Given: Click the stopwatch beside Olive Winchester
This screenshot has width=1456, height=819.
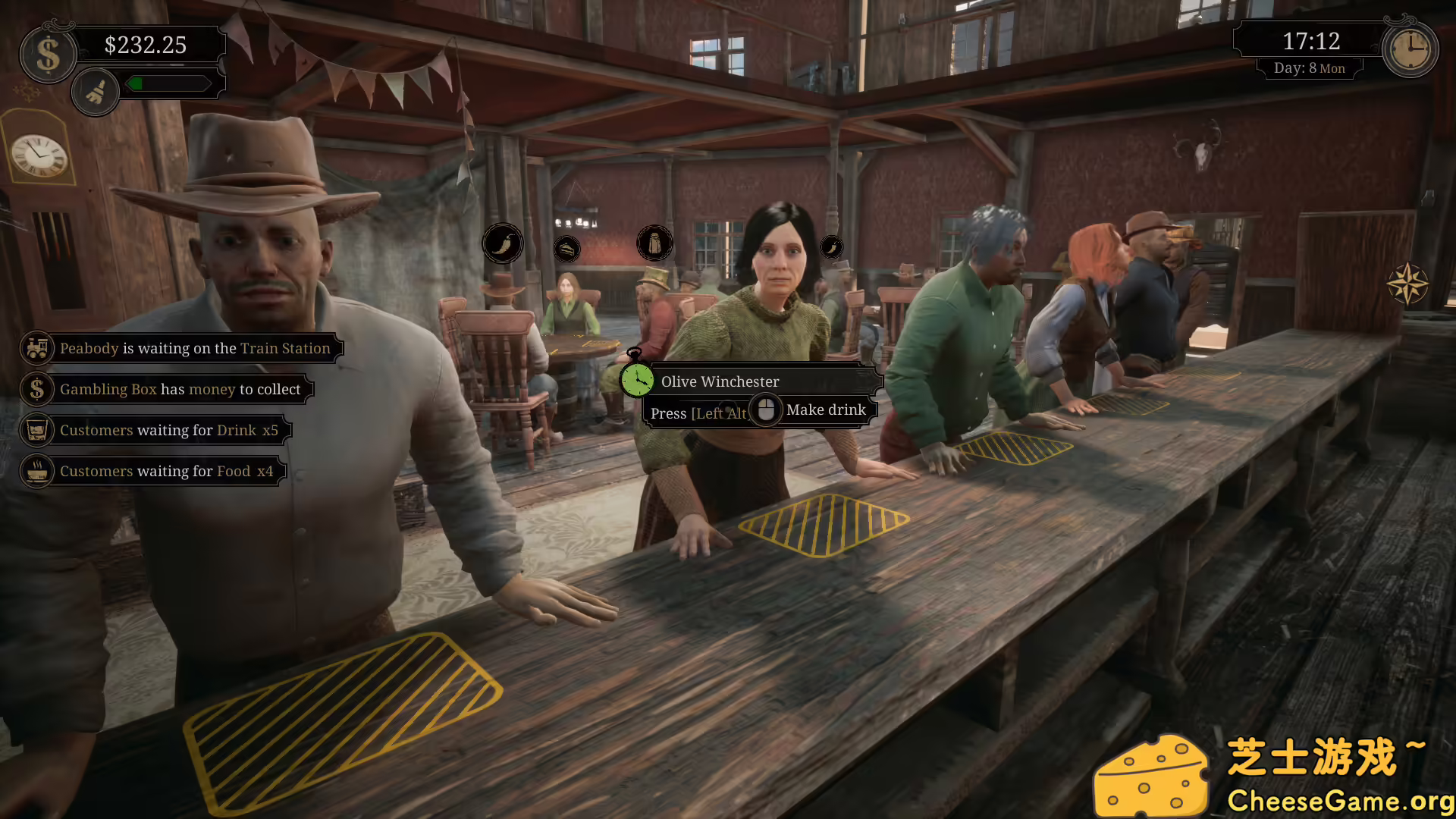Looking at the screenshot, I should click(637, 381).
